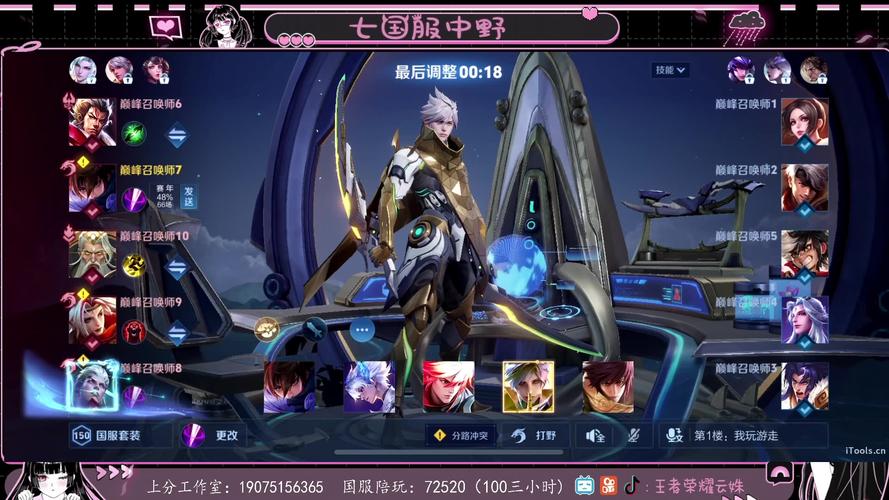
Task: Open the gold paw emblem icon
Action: [266, 328]
